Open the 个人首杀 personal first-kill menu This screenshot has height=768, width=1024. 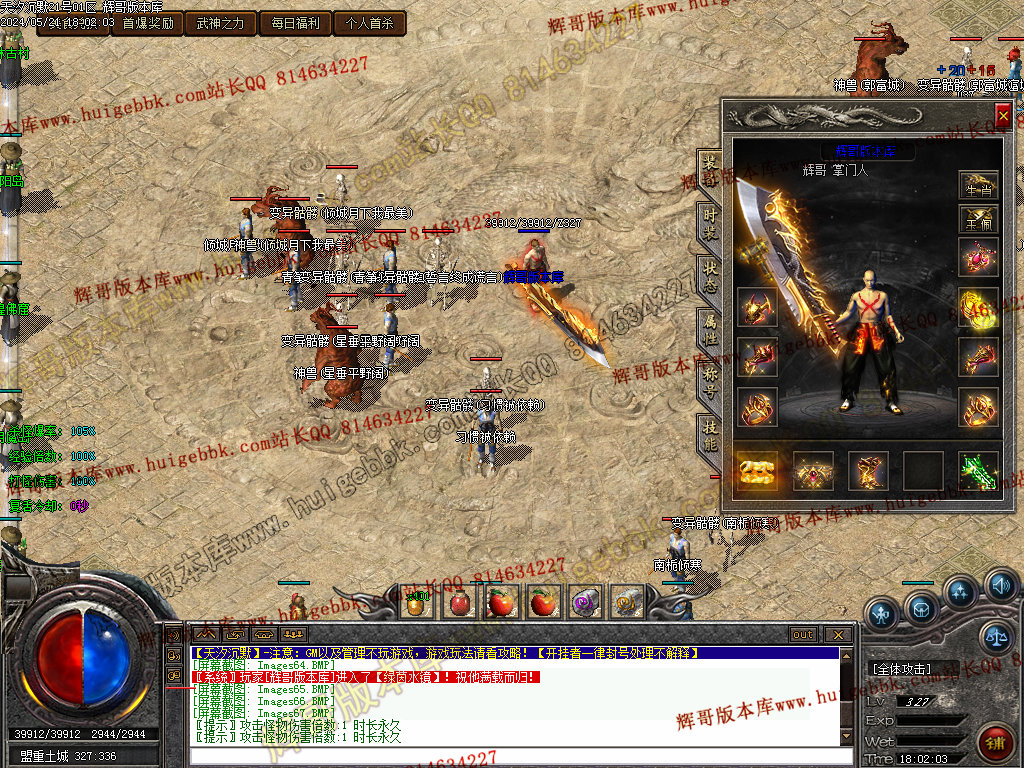[369, 23]
